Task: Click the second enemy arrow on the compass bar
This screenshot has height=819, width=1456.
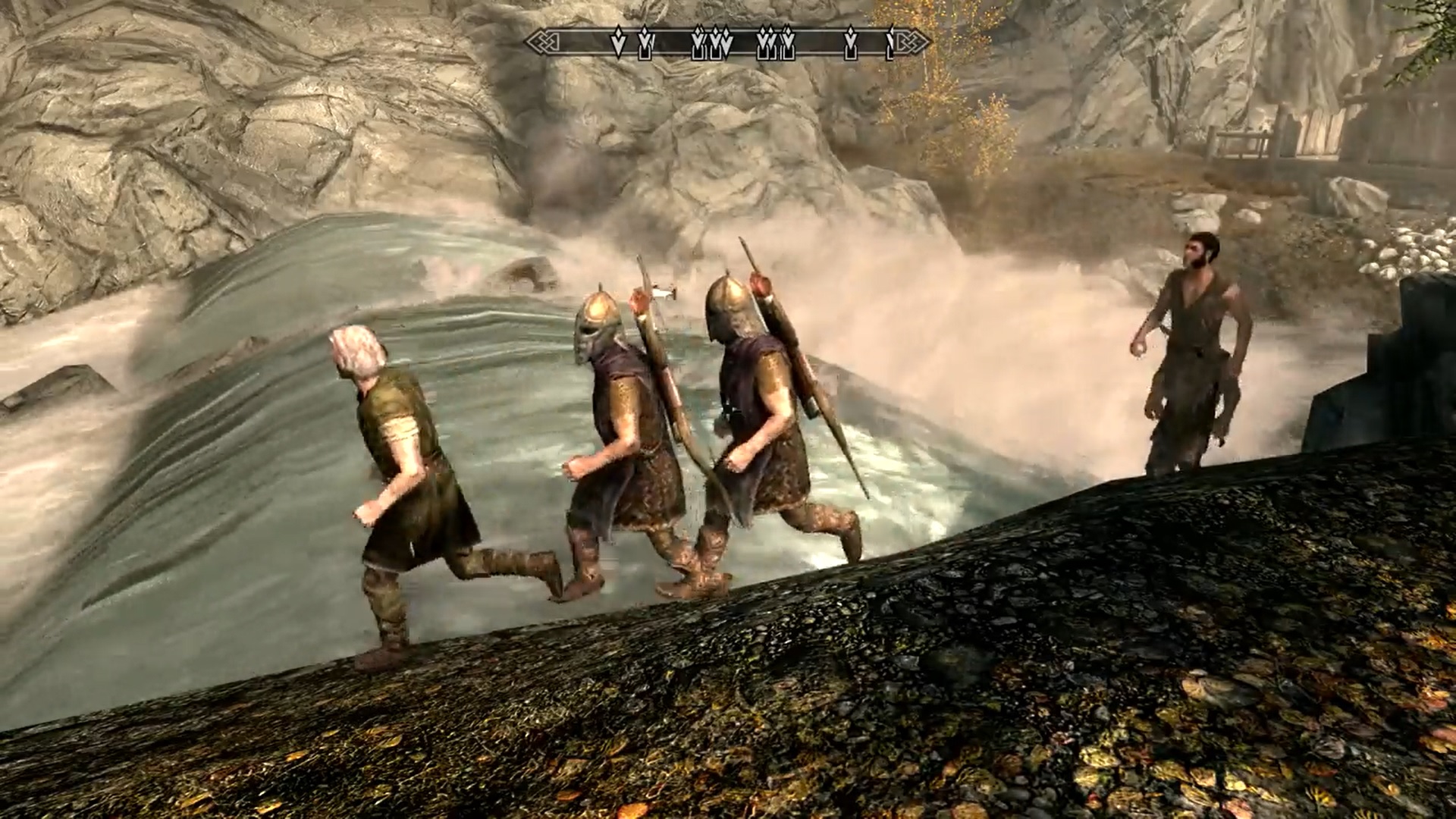Action: (x=645, y=43)
